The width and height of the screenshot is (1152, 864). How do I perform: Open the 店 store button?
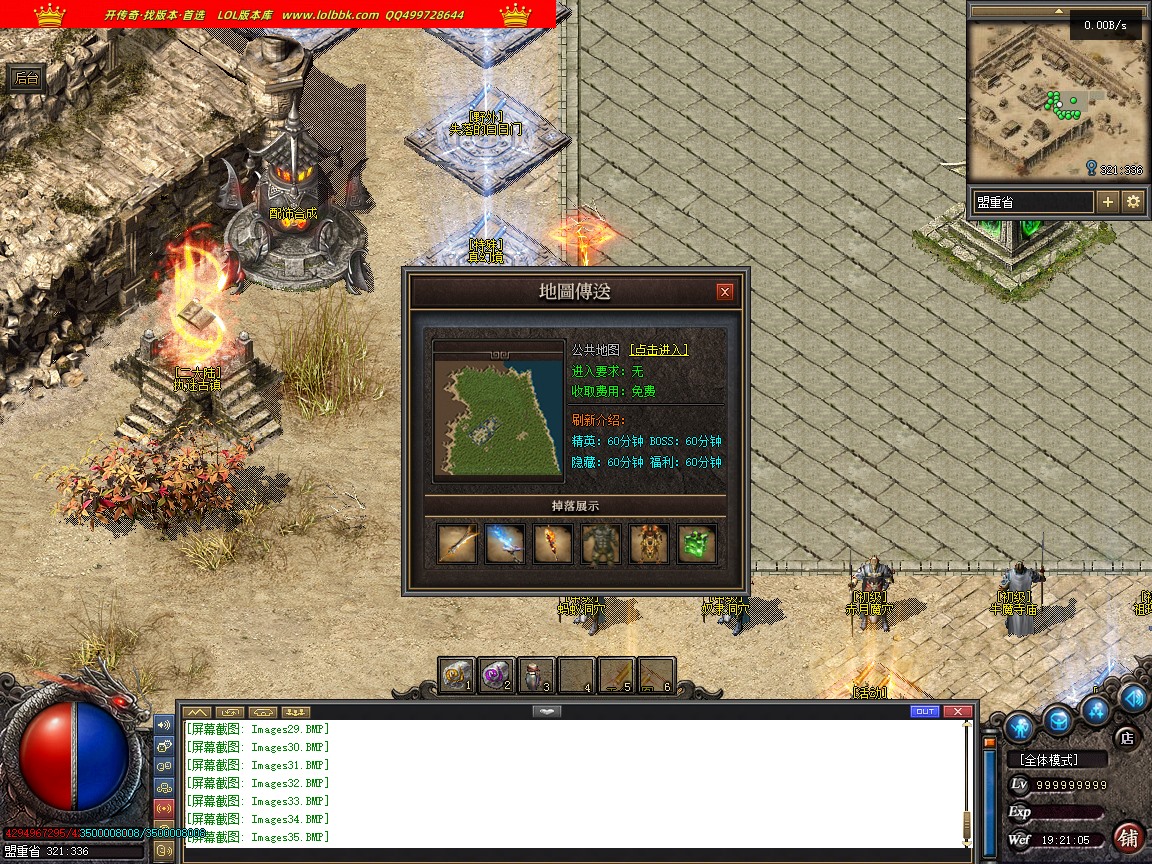pyautogui.click(x=1127, y=738)
